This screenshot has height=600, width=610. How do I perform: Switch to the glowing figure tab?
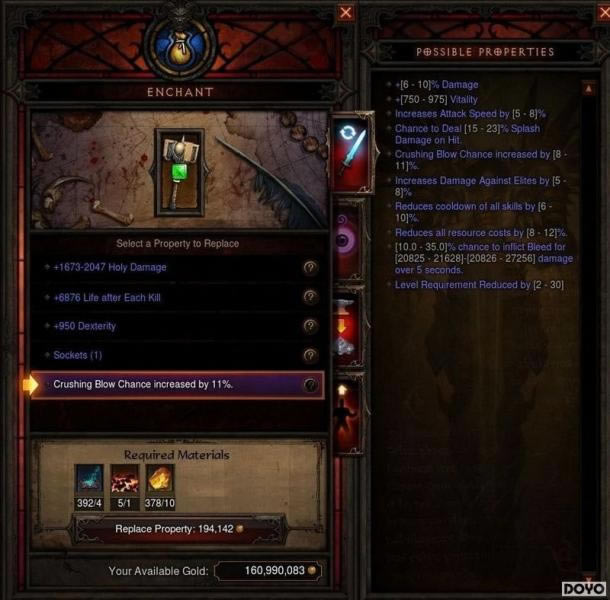(x=348, y=412)
